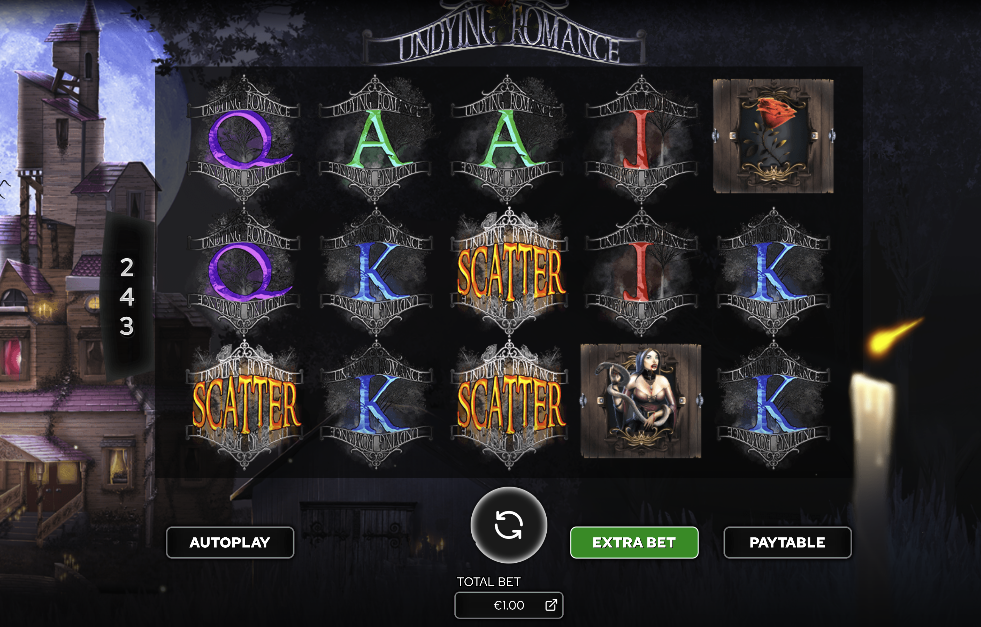
Task: Change the €1.00 total bet amount
Action: 509,605
